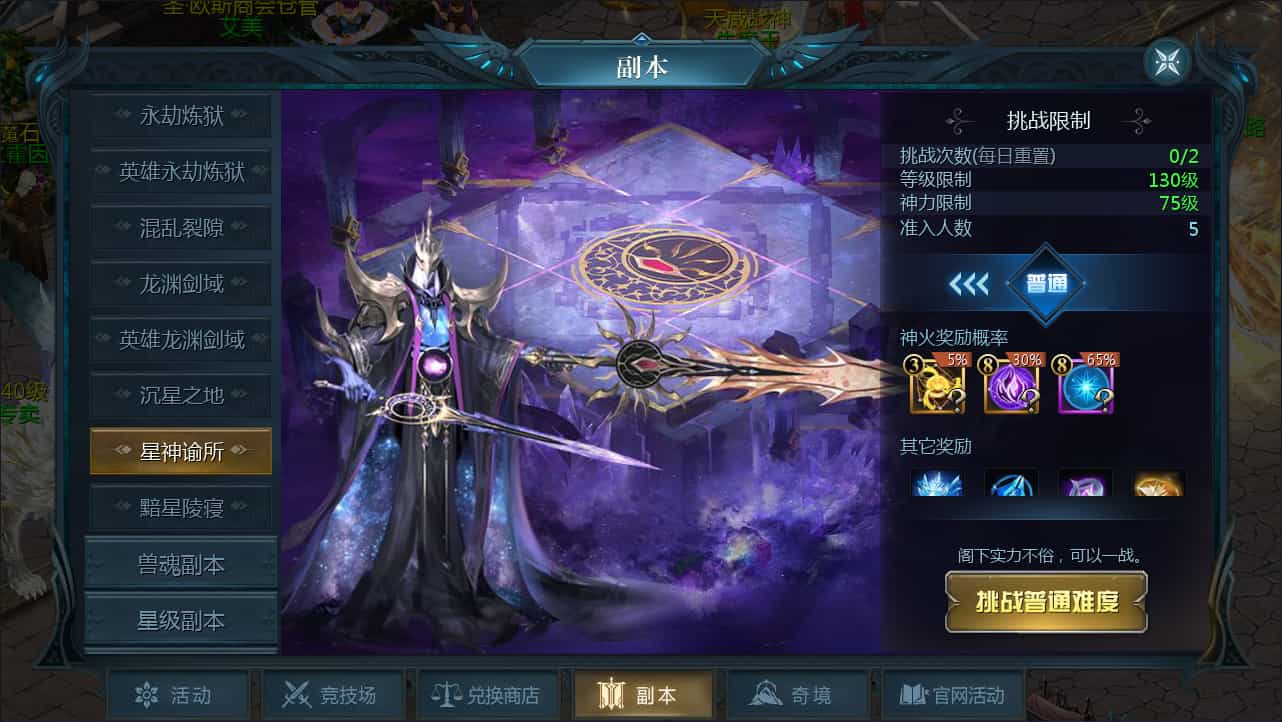Select the 星级副本 category
This screenshot has width=1282, height=722.
180,617
